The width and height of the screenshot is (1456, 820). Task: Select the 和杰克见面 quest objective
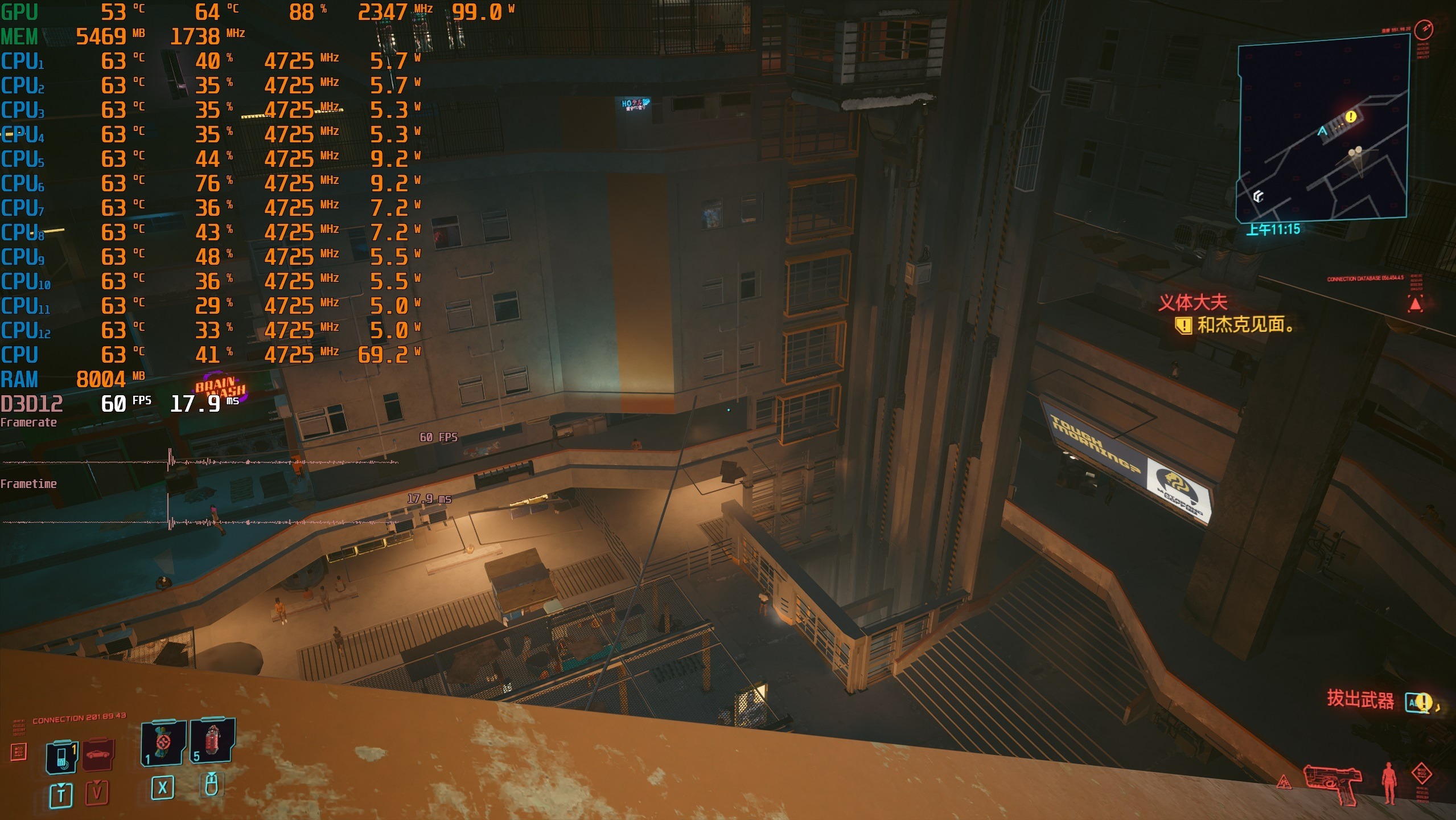click(1244, 325)
